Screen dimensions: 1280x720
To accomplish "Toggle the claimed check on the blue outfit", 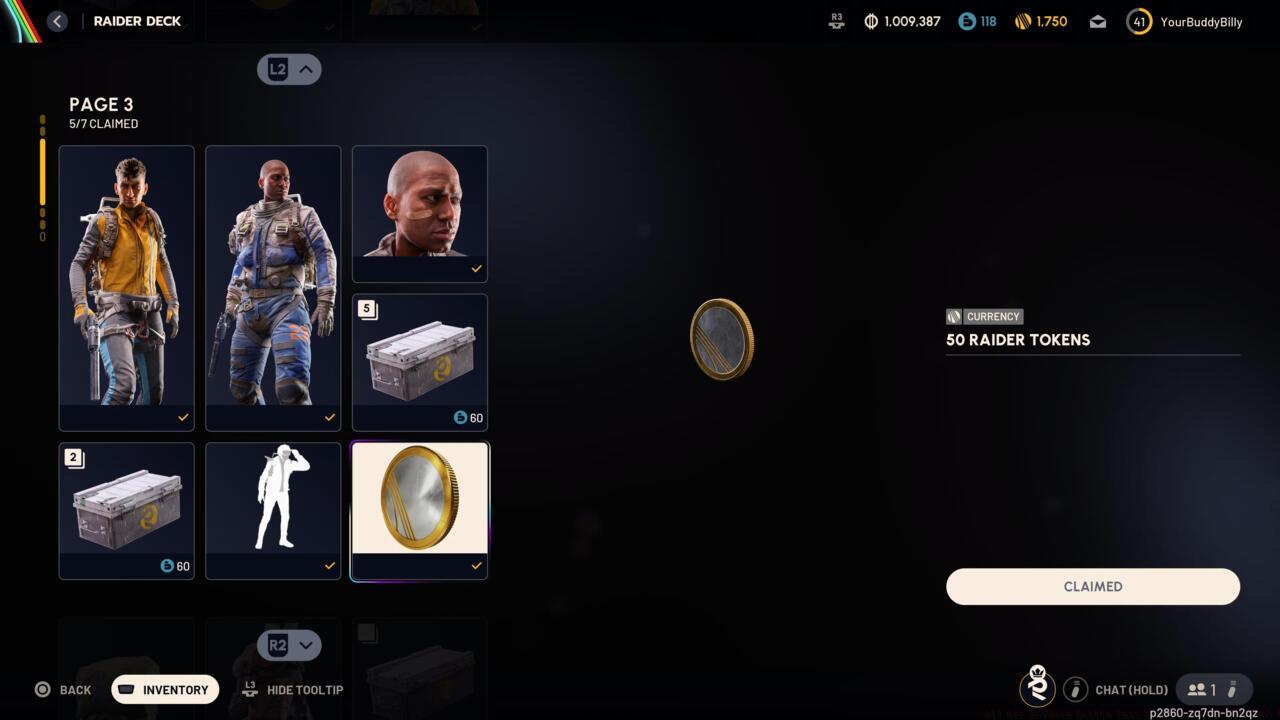I will [x=329, y=417].
